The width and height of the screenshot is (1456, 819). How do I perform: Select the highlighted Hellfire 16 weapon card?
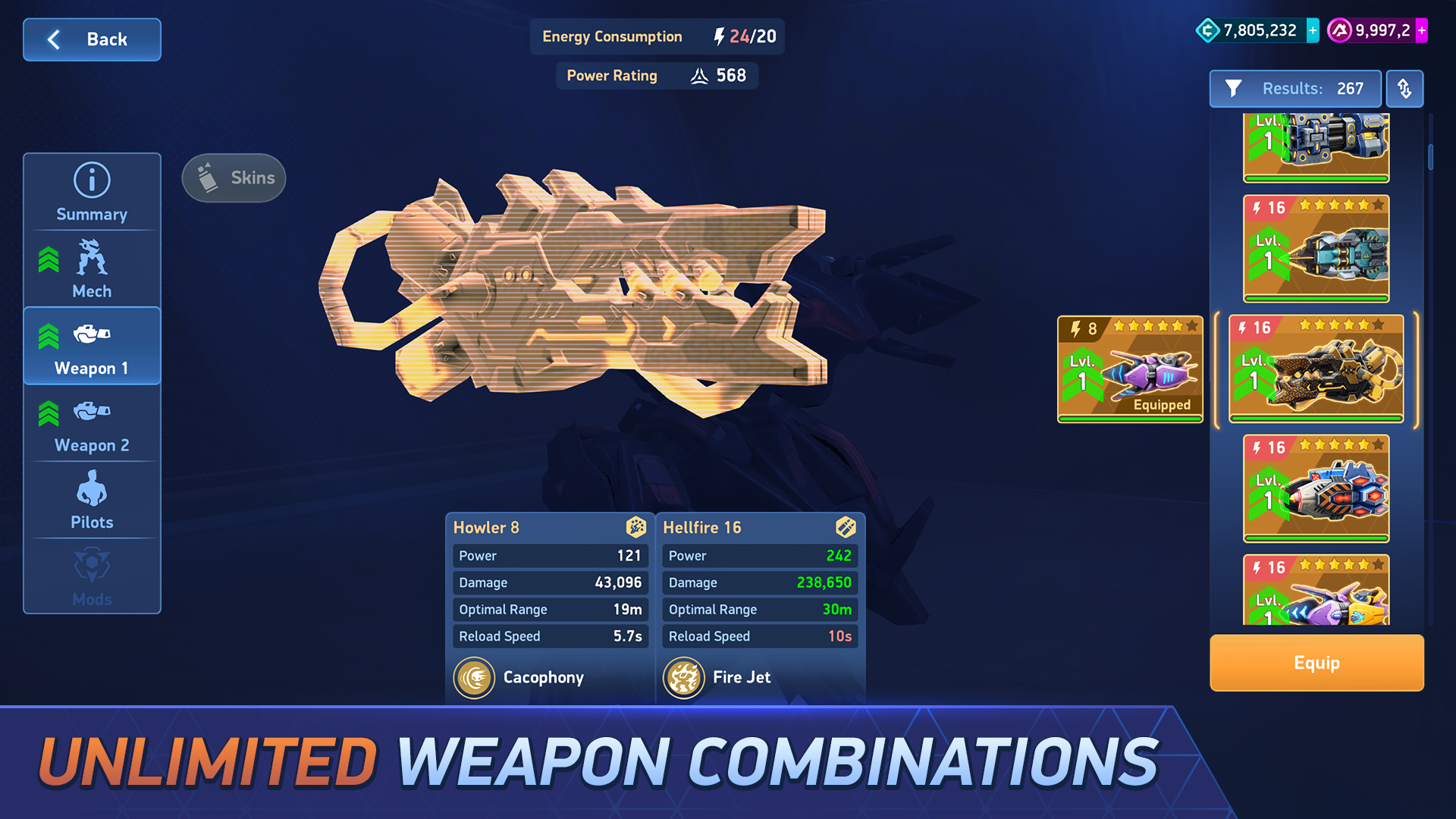1316,366
